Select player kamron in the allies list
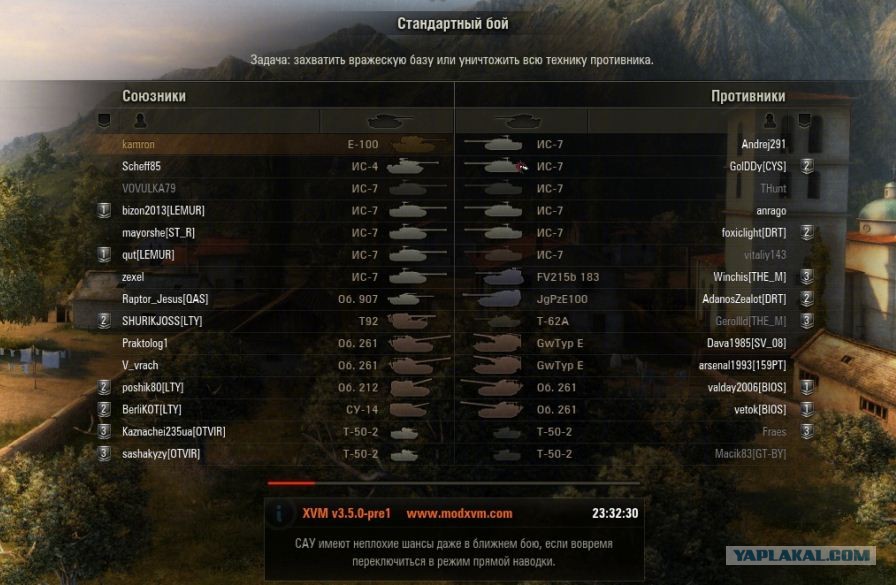The image size is (896, 585). pyautogui.click(x=139, y=145)
